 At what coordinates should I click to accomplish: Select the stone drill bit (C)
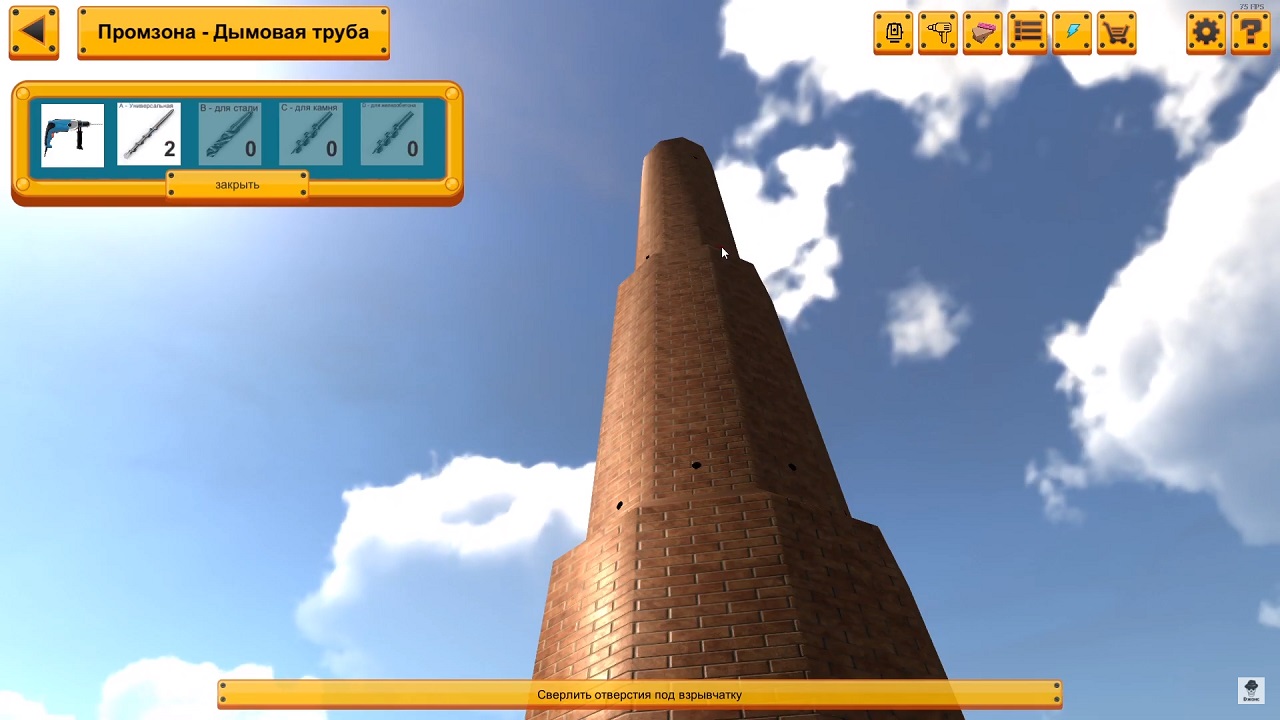[x=310, y=134]
